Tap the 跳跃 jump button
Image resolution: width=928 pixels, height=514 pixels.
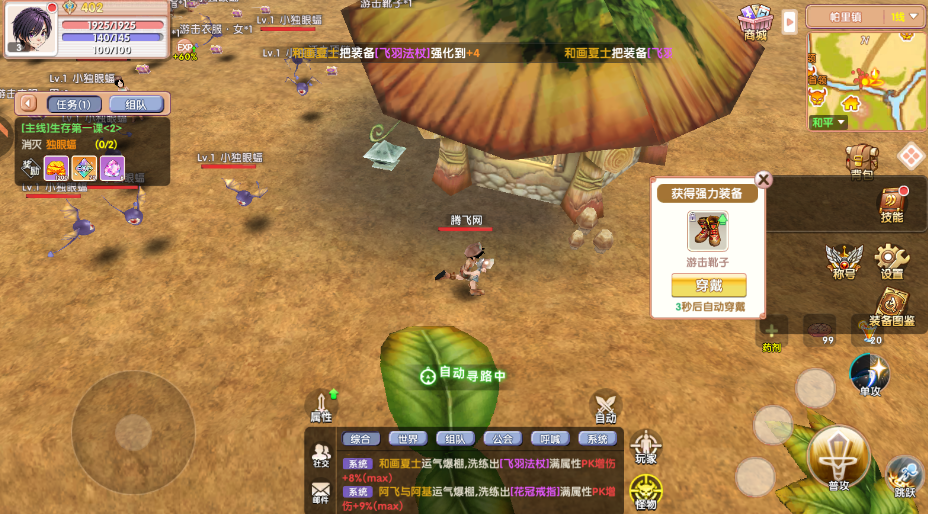904,475
